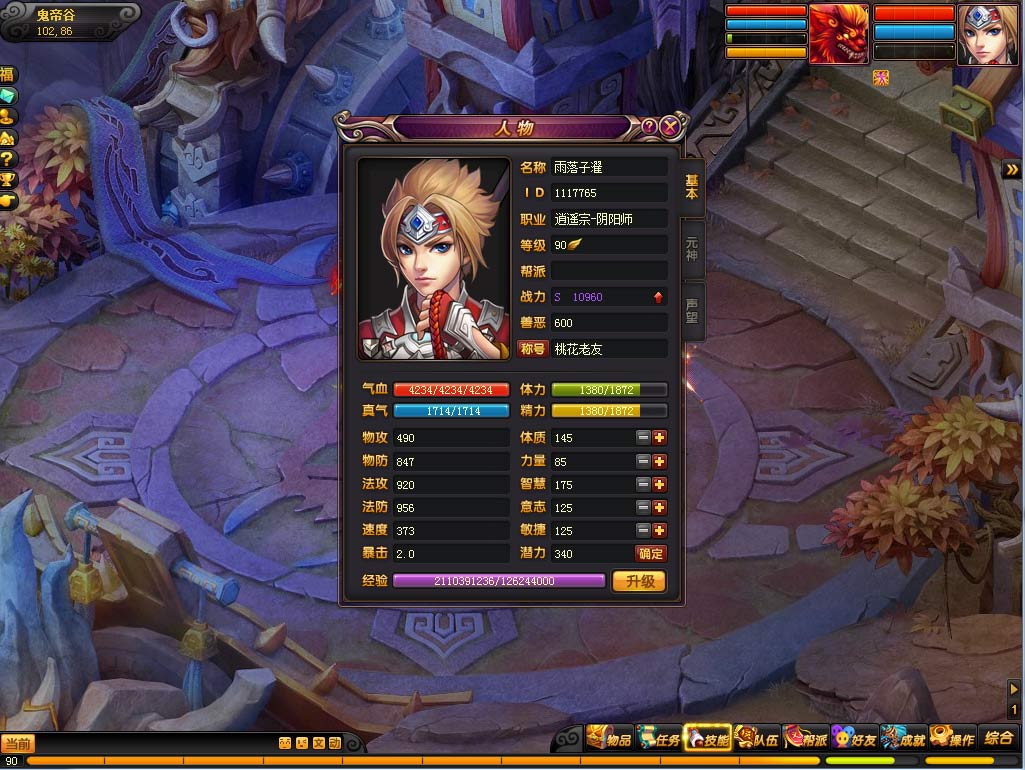Switch to the 声望 reputation tab
This screenshot has width=1025, height=770.
pos(691,311)
